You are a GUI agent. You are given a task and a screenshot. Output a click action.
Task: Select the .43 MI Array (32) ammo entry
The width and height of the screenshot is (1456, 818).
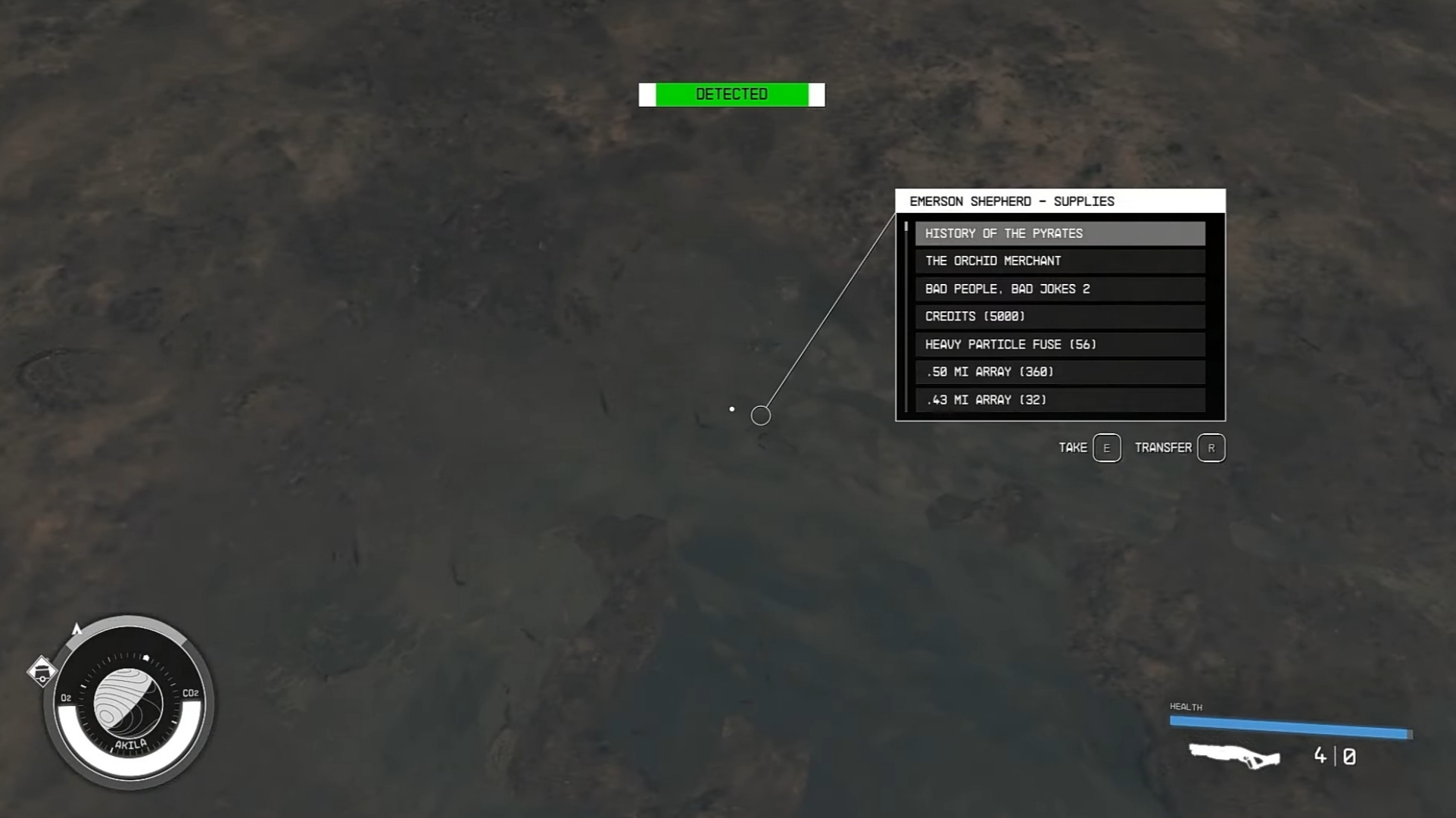(x=1059, y=399)
